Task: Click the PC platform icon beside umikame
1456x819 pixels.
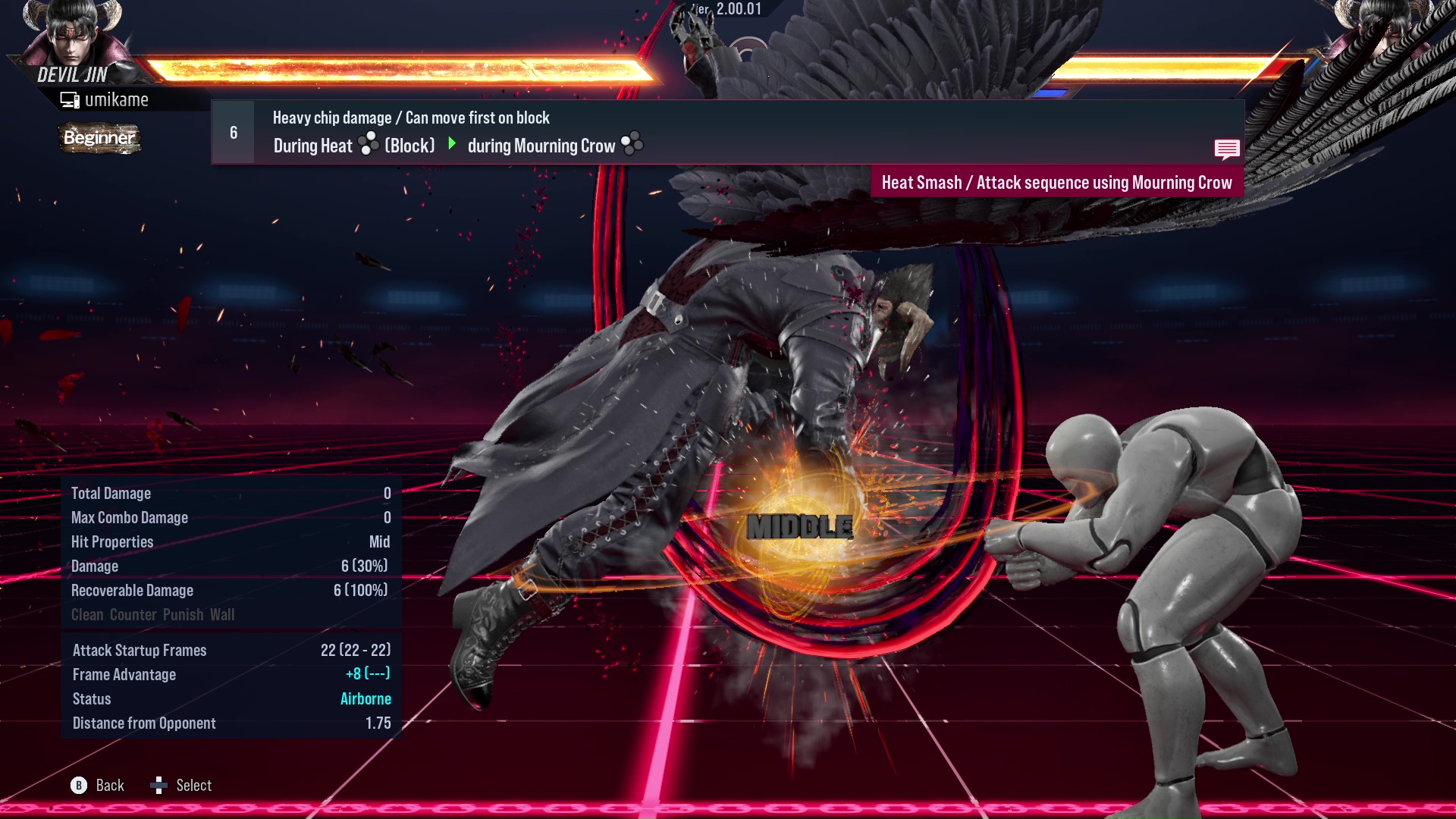Action: (x=70, y=99)
